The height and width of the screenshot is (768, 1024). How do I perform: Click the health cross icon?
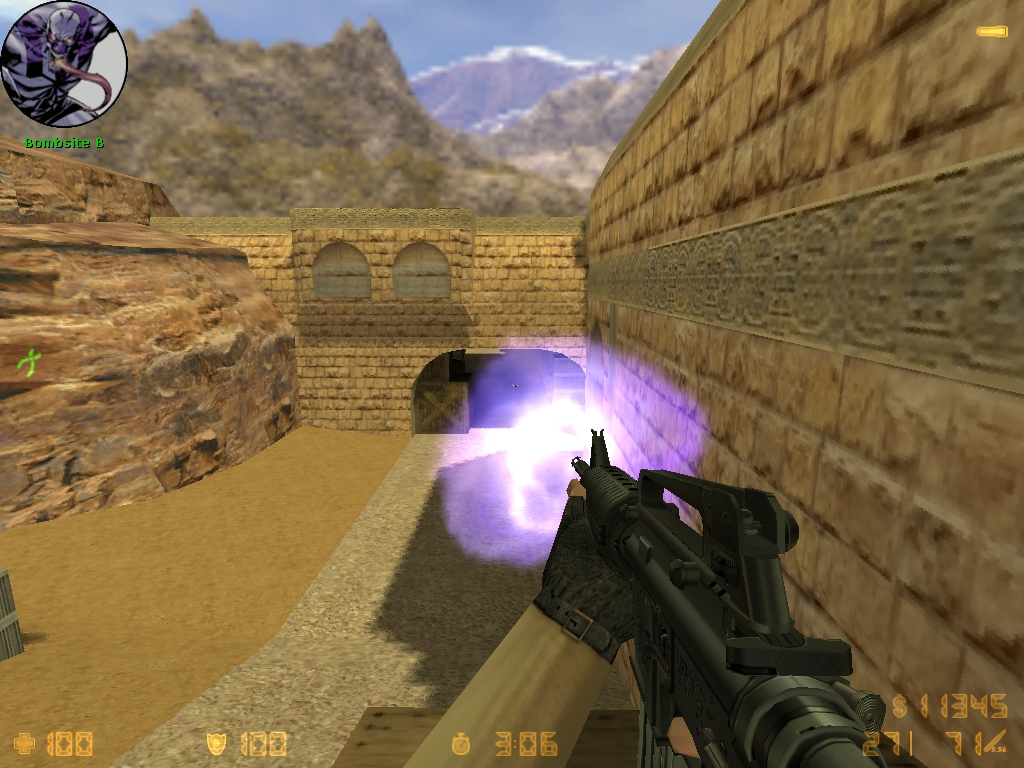point(24,743)
